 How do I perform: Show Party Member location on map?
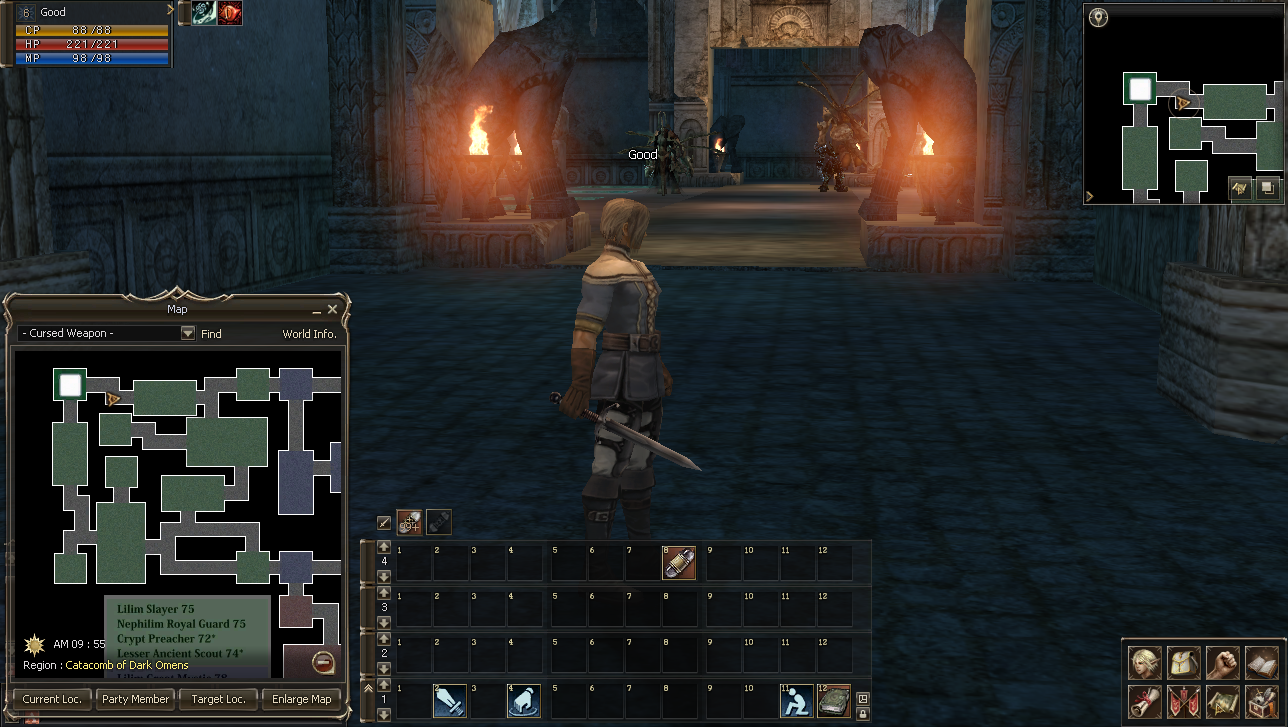tap(135, 699)
